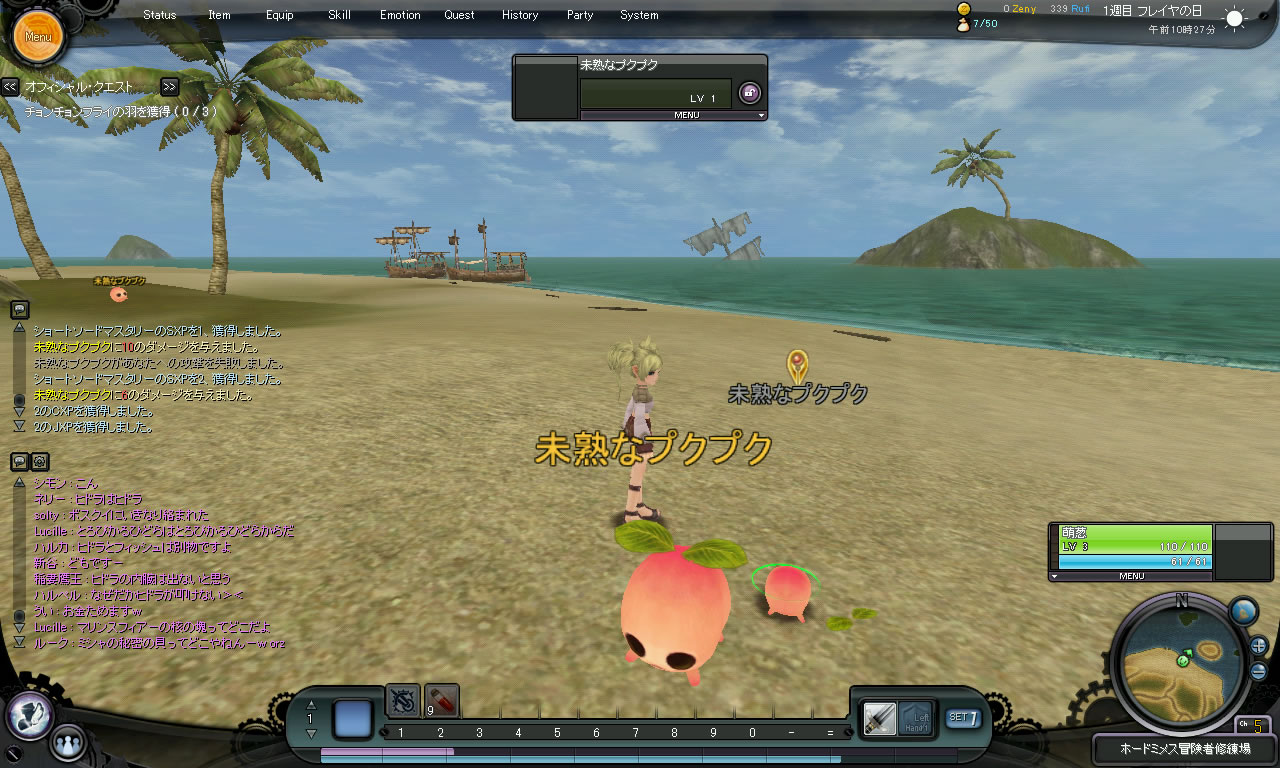Open the History menu
Viewport: 1280px width, 768px height.
(520, 15)
